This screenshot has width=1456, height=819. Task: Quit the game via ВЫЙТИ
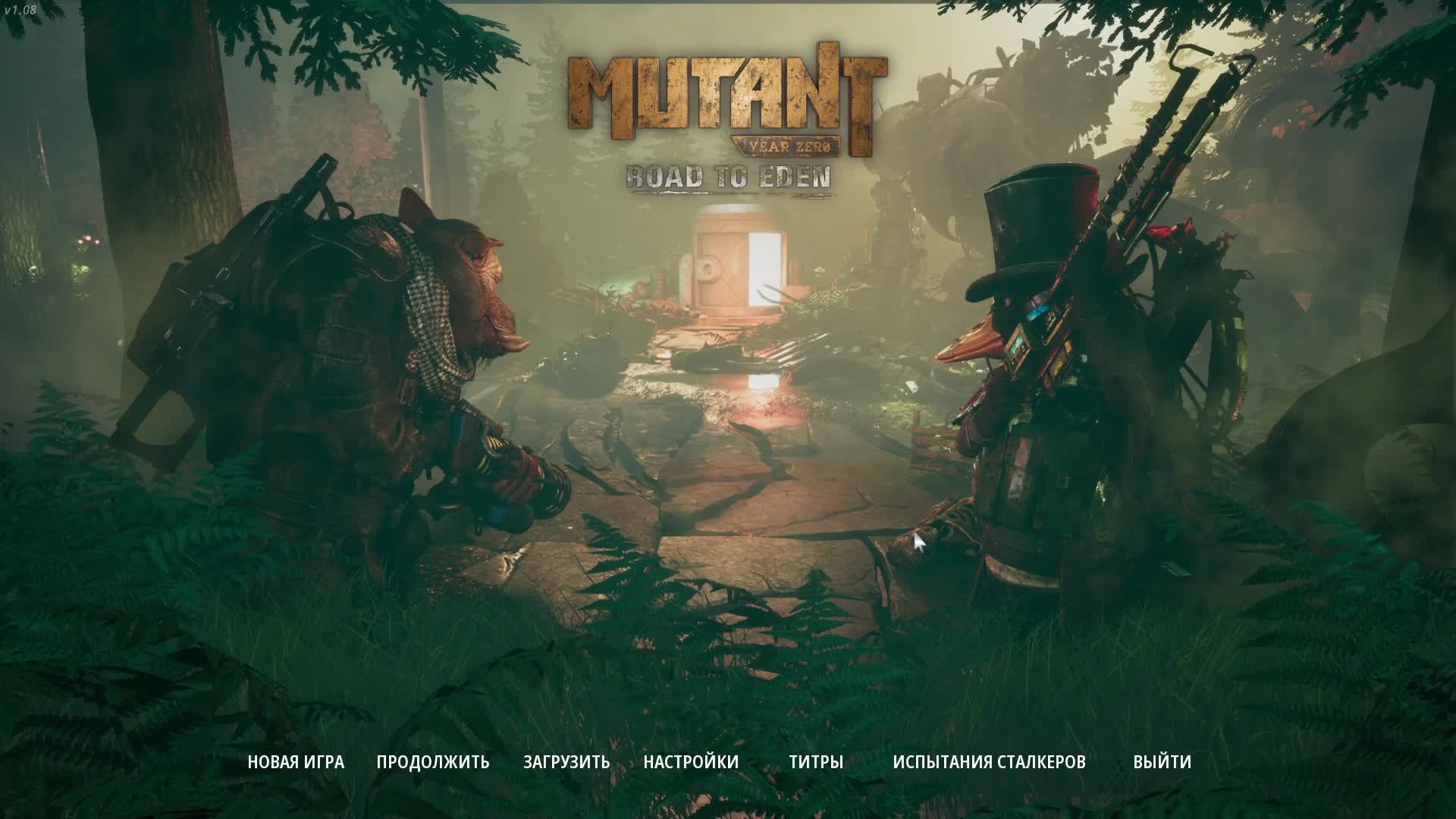(x=1161, y=761)
